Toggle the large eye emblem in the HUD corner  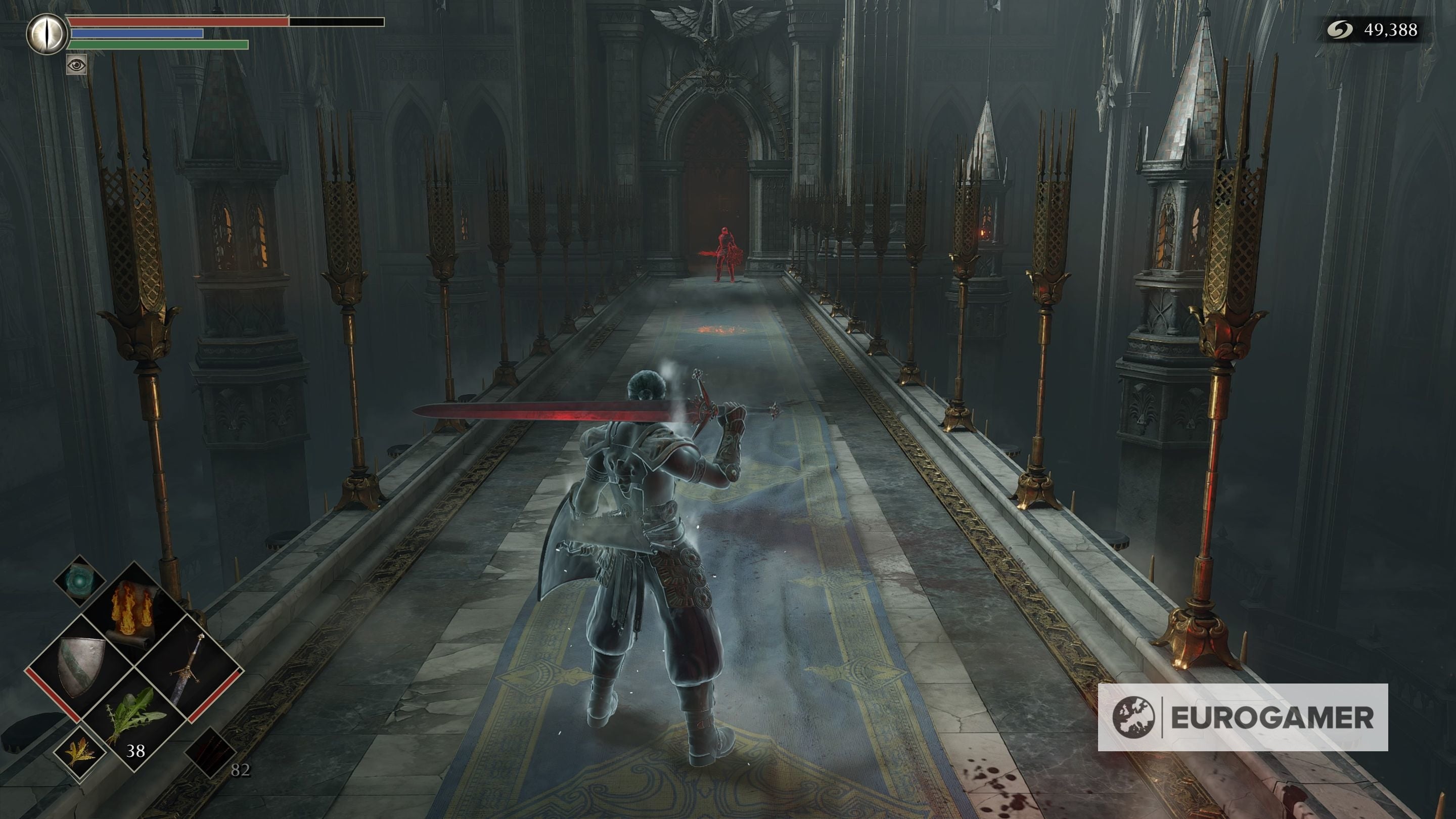(48, 34)
